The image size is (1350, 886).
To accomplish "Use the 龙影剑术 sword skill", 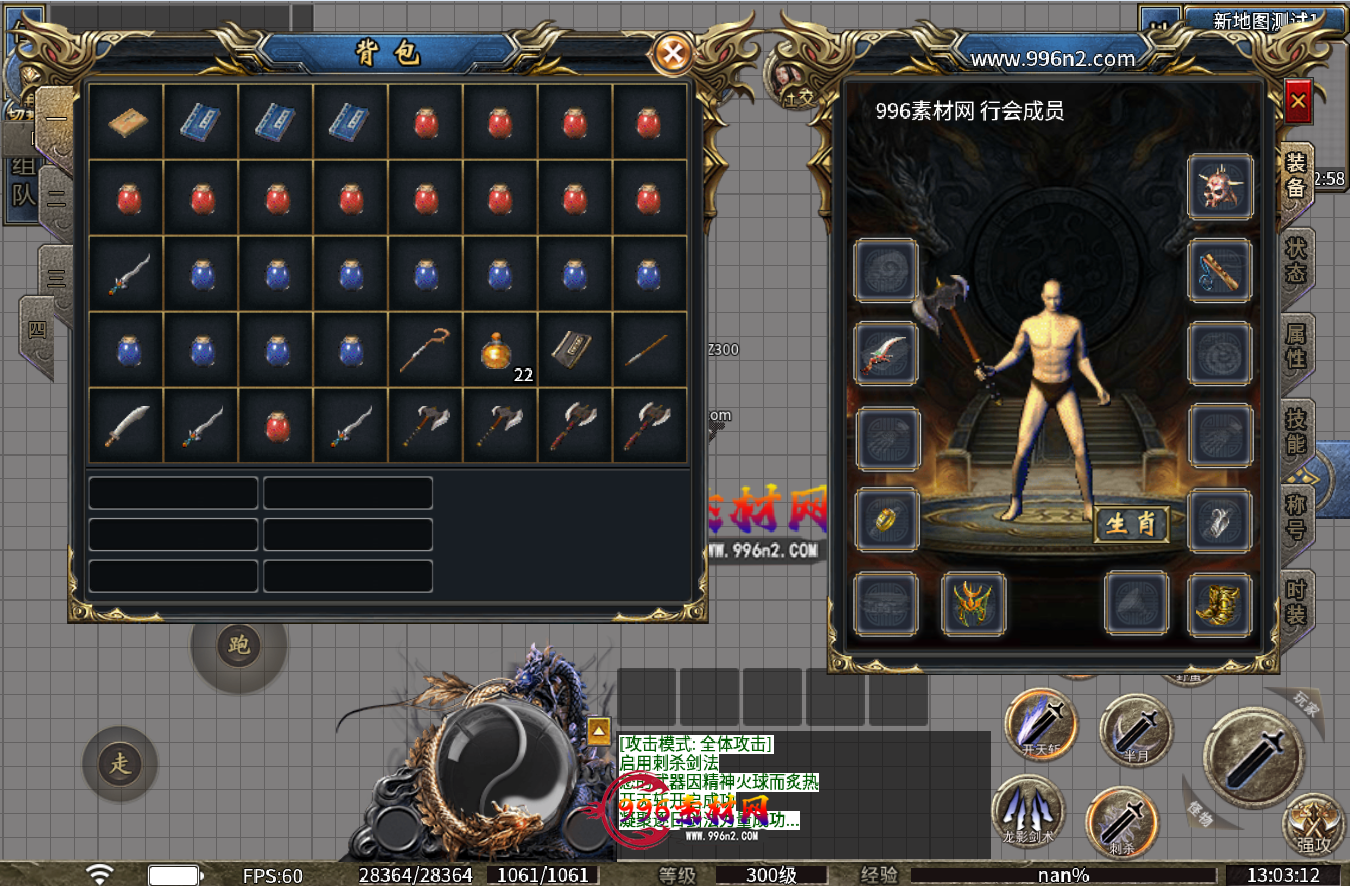I will (x=1028, y=810).
